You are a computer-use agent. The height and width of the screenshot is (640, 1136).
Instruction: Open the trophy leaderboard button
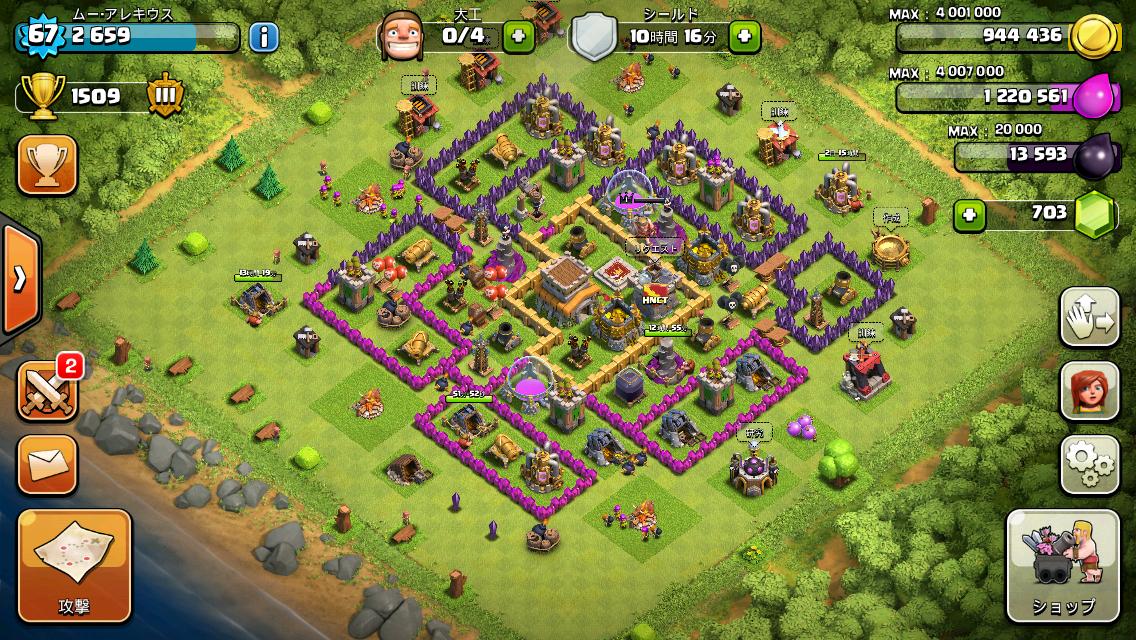point(47,165)
